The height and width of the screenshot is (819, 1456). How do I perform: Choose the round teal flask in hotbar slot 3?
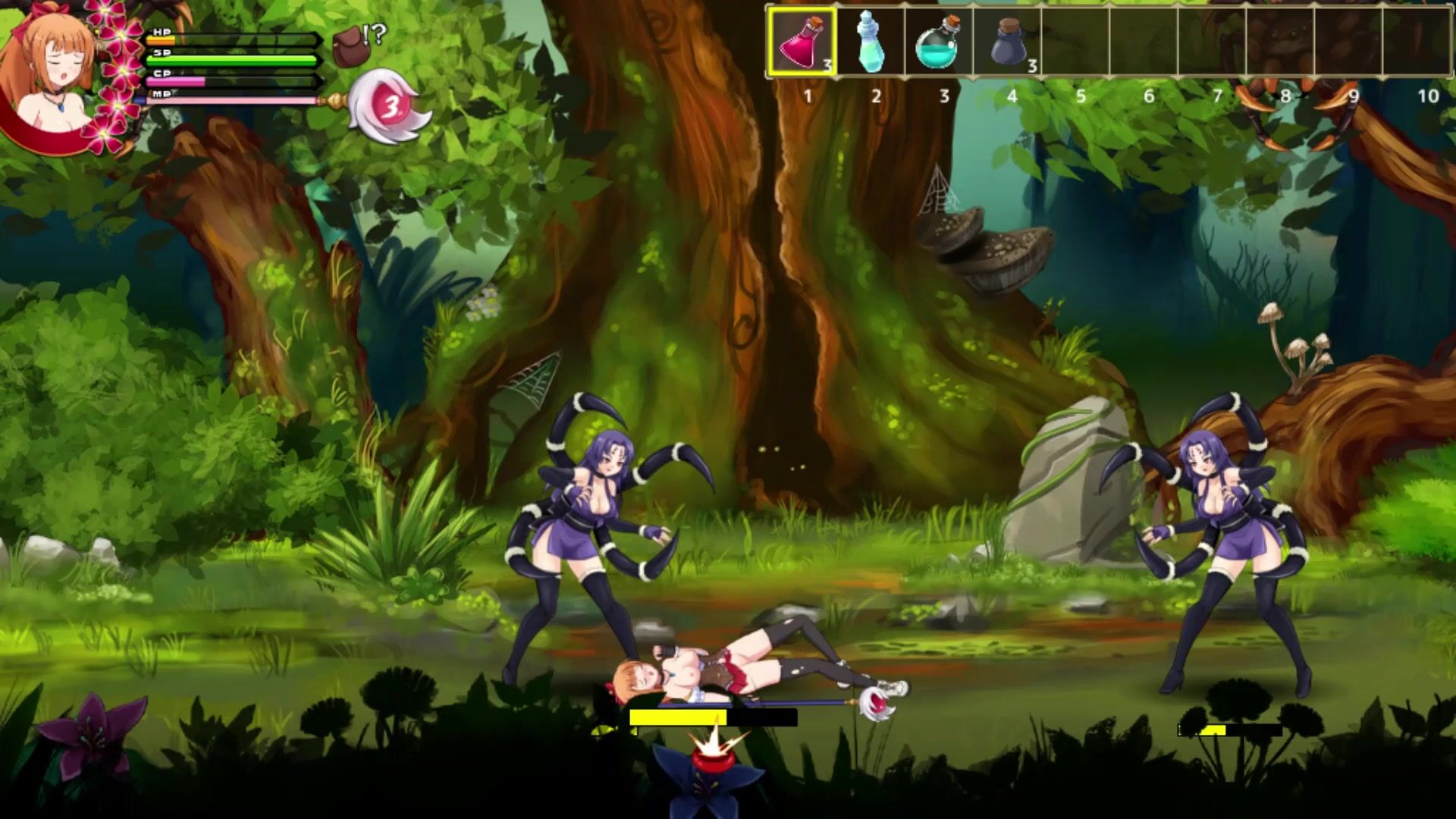pos(937,44)
